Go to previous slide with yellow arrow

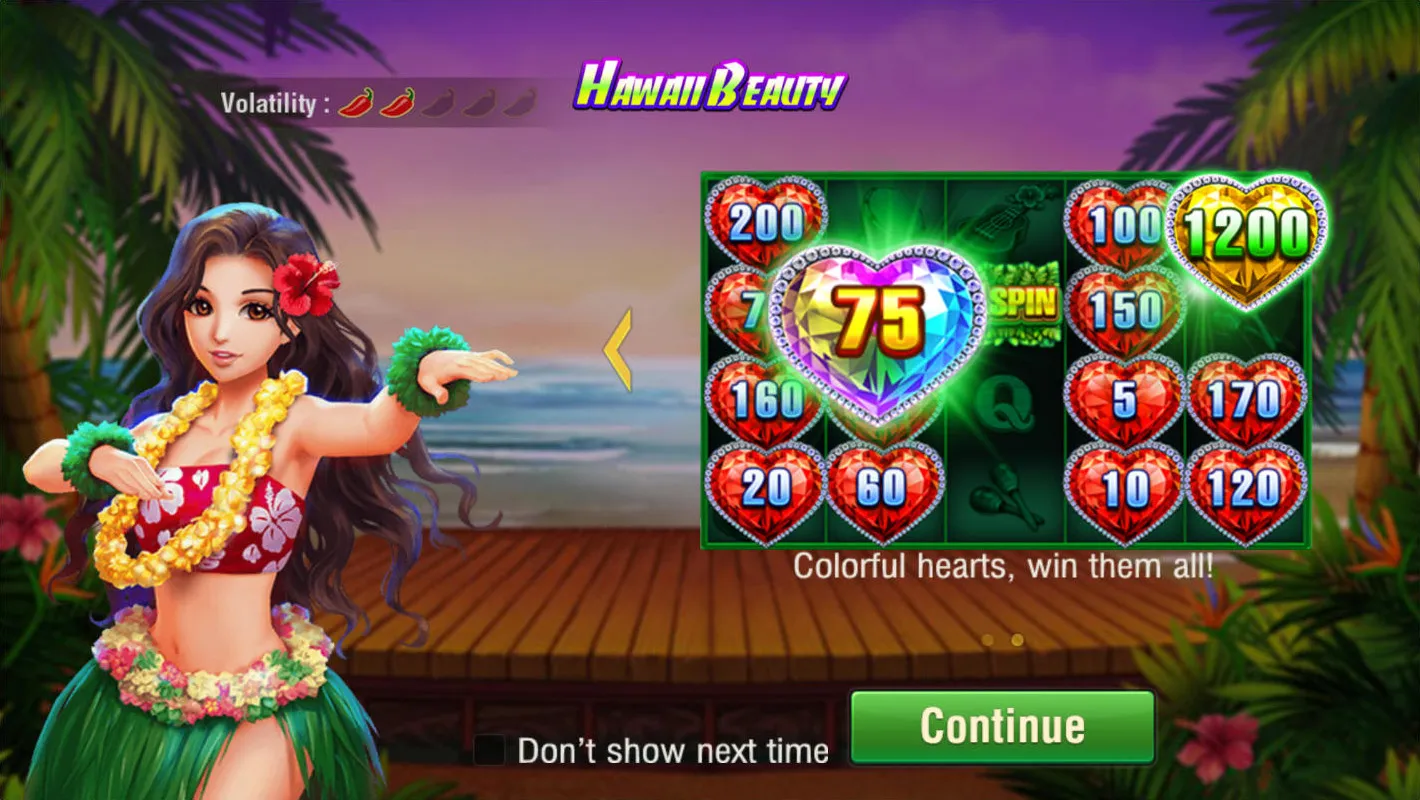[619, 350]
